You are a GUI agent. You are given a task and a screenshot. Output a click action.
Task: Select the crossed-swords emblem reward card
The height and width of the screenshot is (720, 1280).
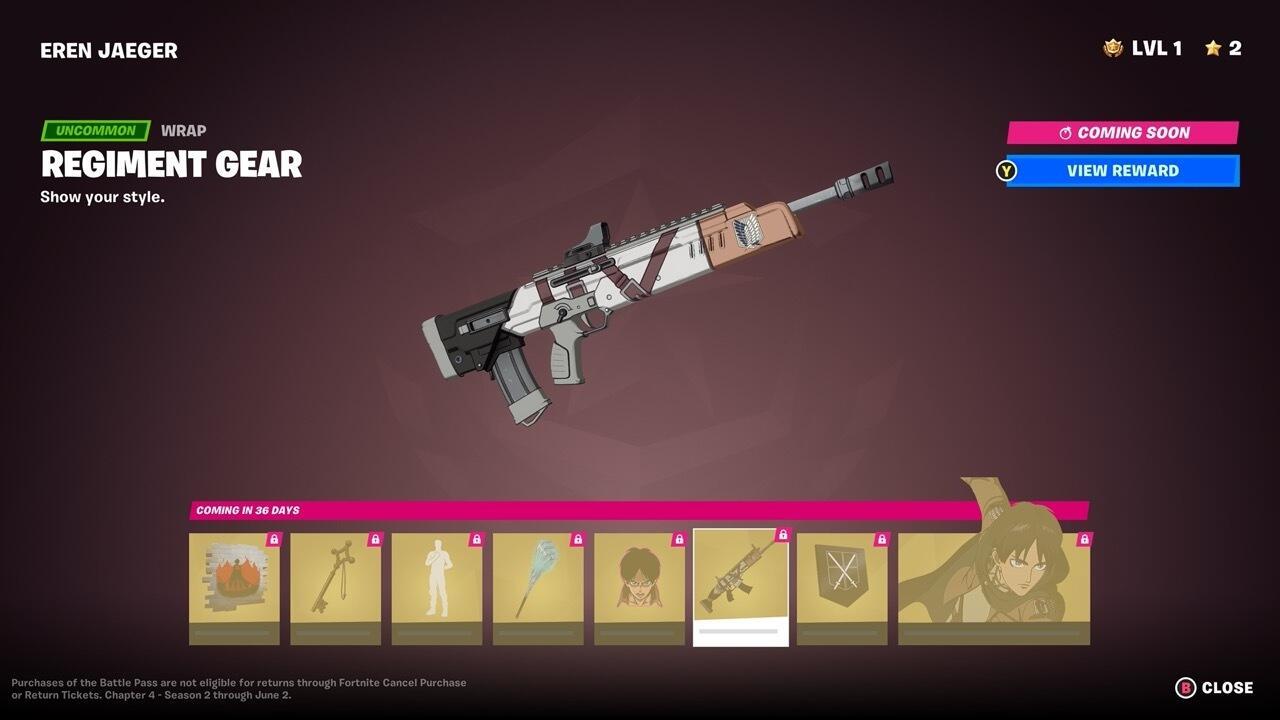[x=841, y=587]
